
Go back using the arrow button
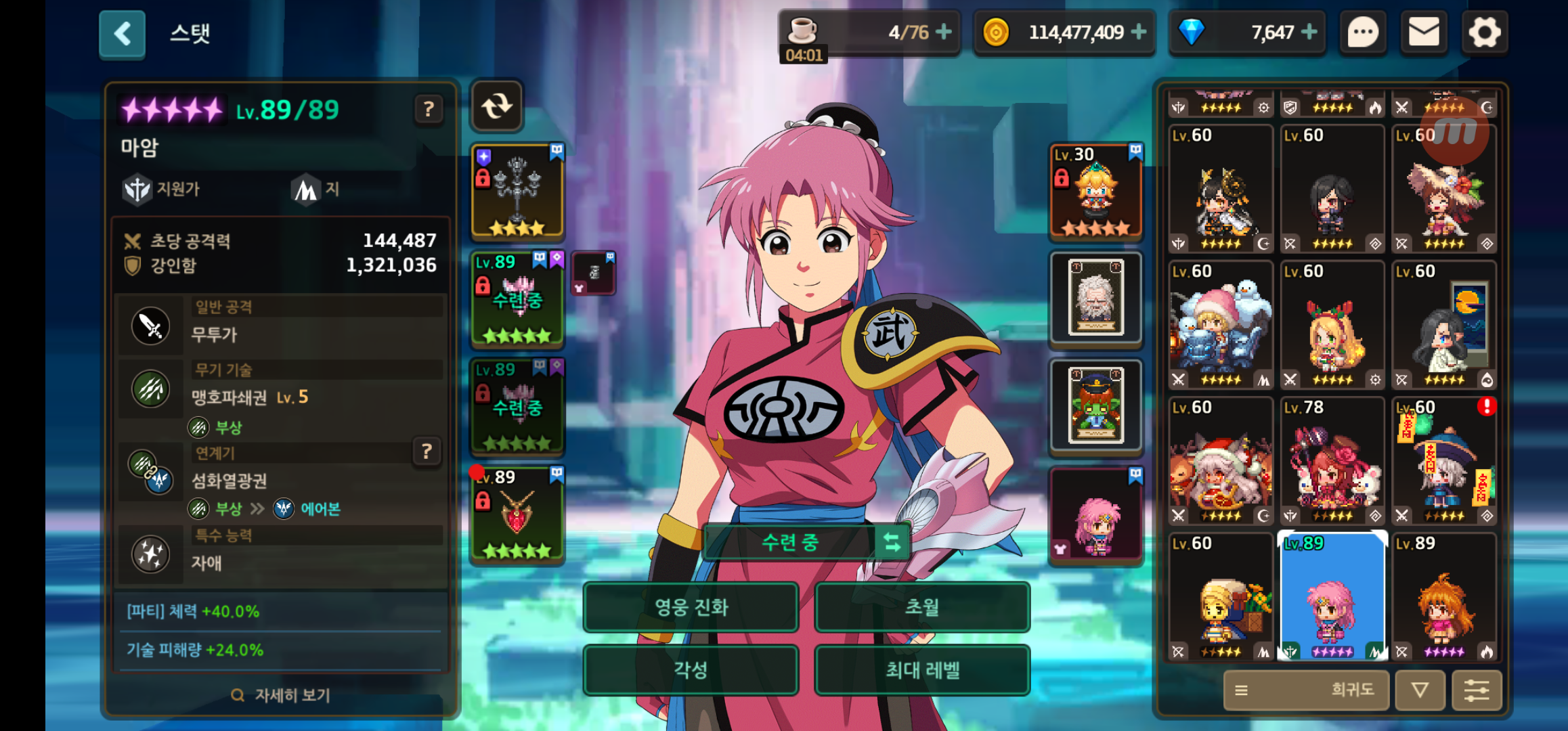click(122, 34)
